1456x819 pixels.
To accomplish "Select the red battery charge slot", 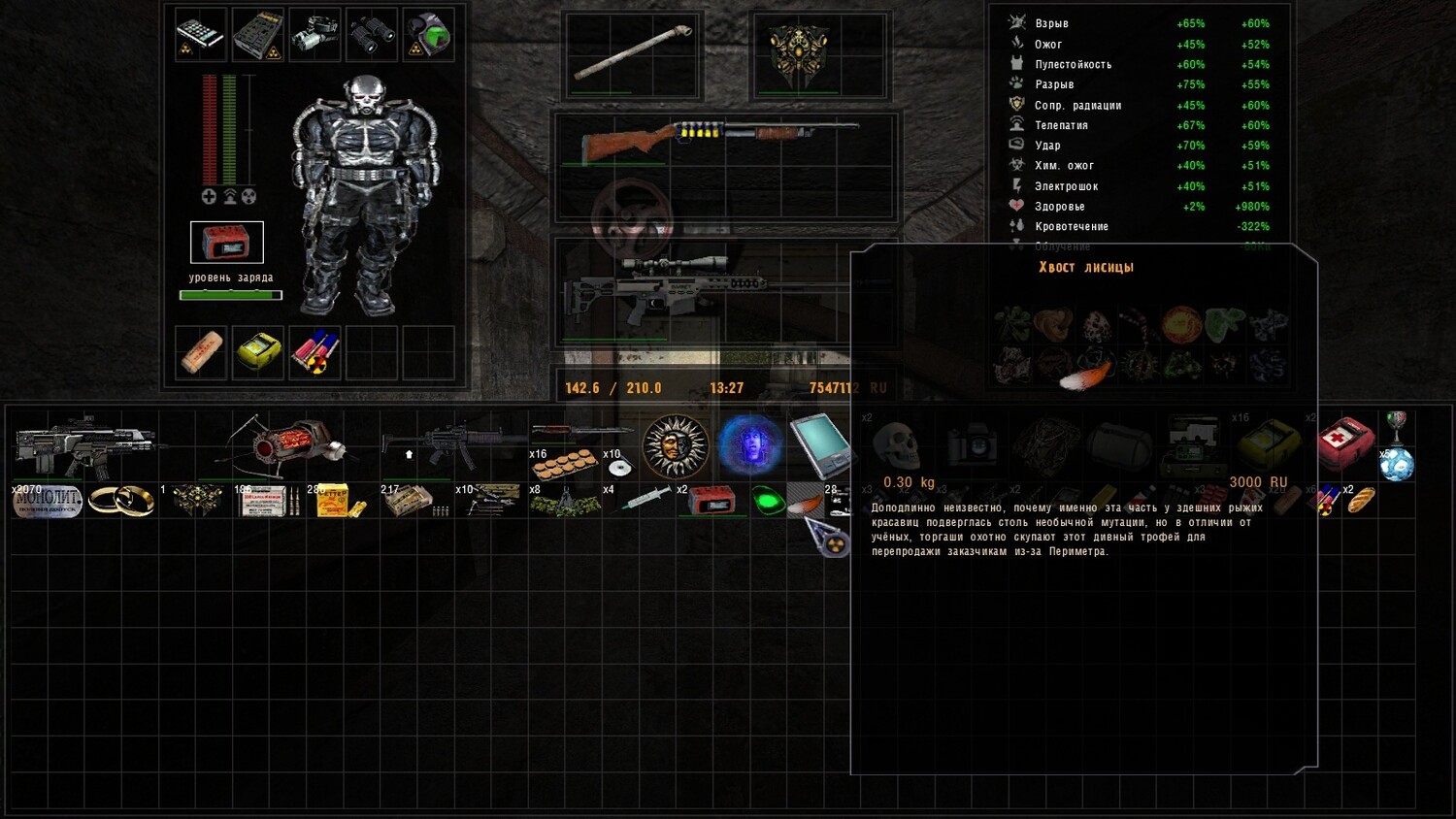I will (x=226, y=243).
